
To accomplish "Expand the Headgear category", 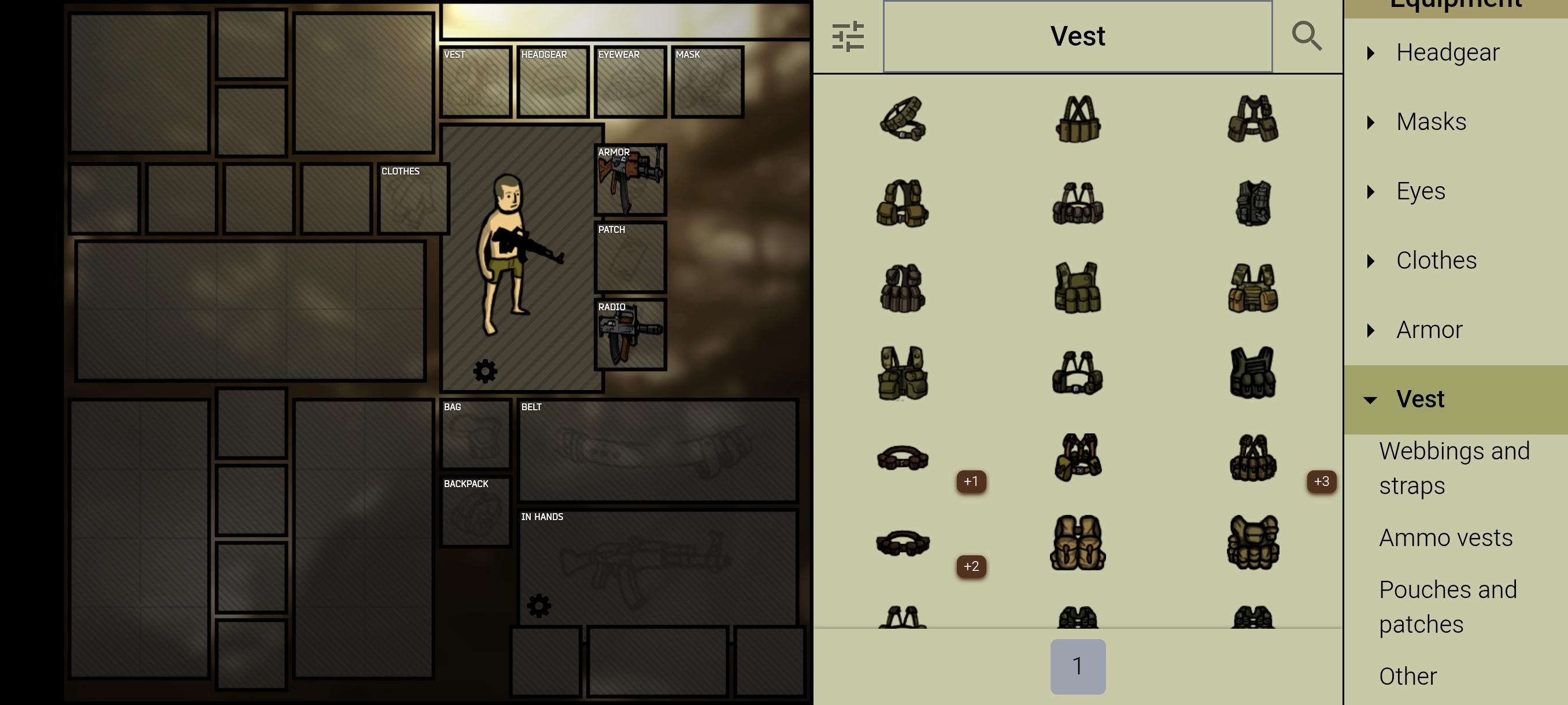I will [x=1449, y=53].
